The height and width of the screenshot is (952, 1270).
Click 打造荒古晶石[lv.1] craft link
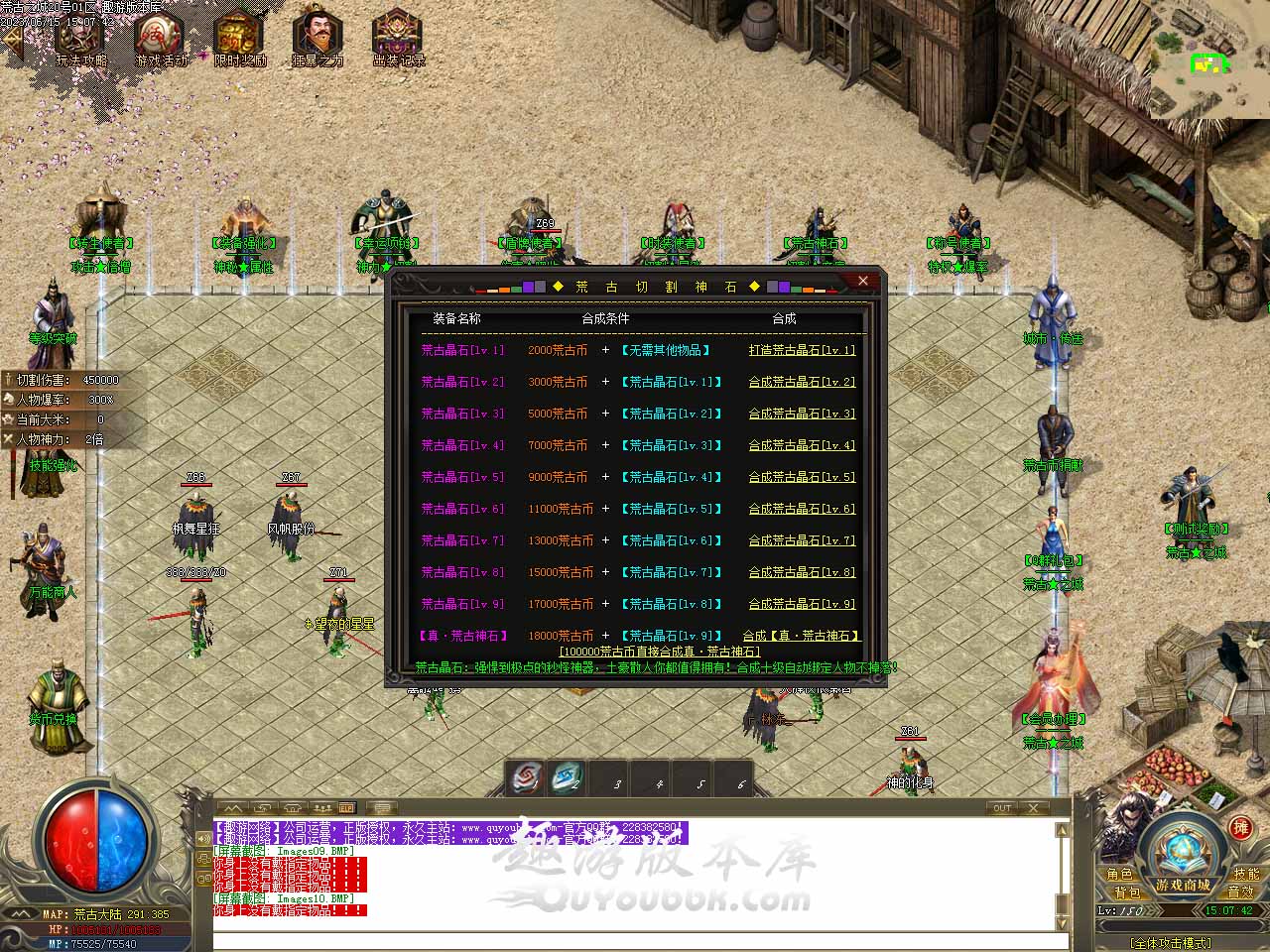[x=801, y=350]
